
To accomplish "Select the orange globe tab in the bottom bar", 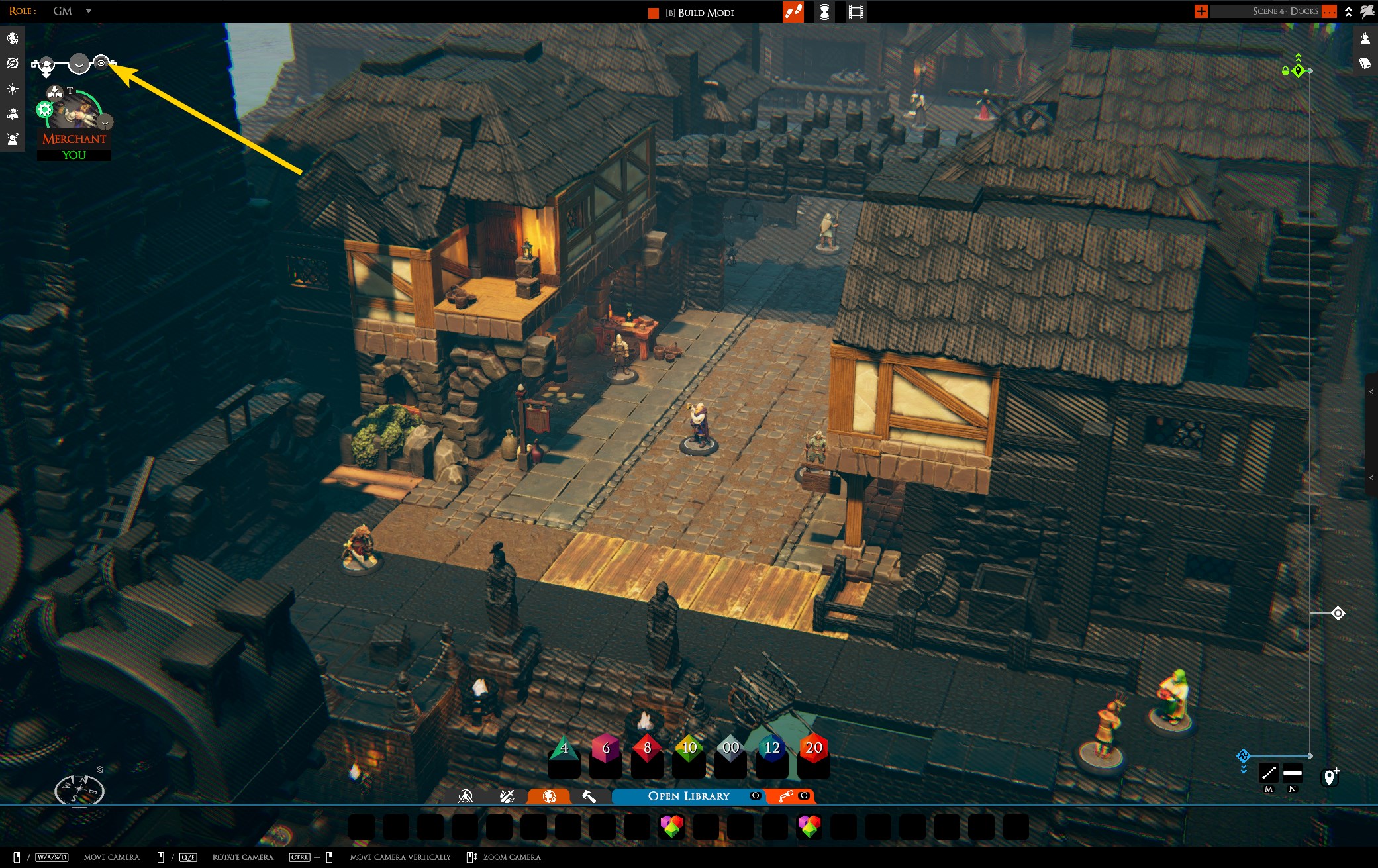I will point(549,796).
